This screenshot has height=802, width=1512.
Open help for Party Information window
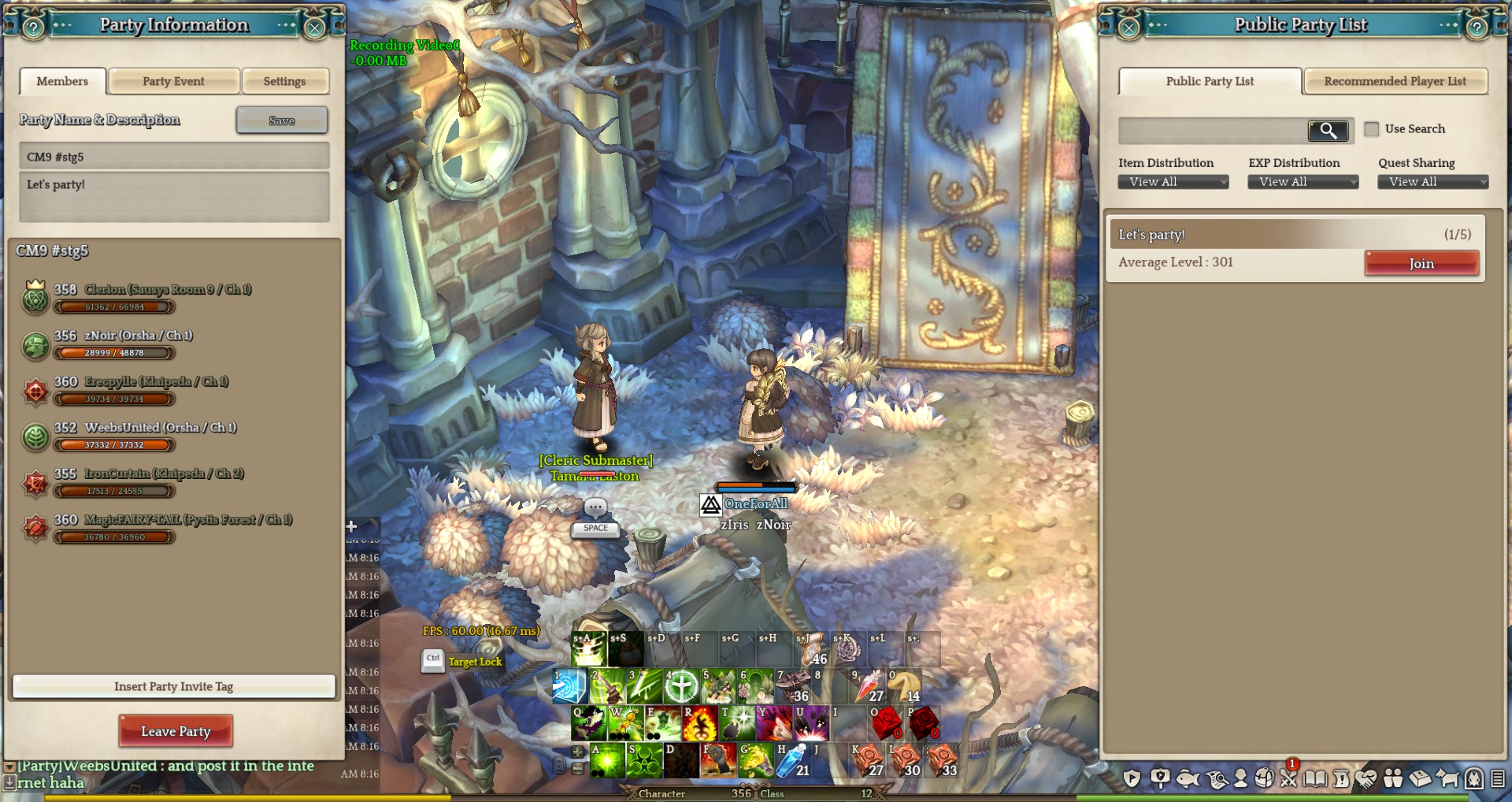click(x=33, y=28)
